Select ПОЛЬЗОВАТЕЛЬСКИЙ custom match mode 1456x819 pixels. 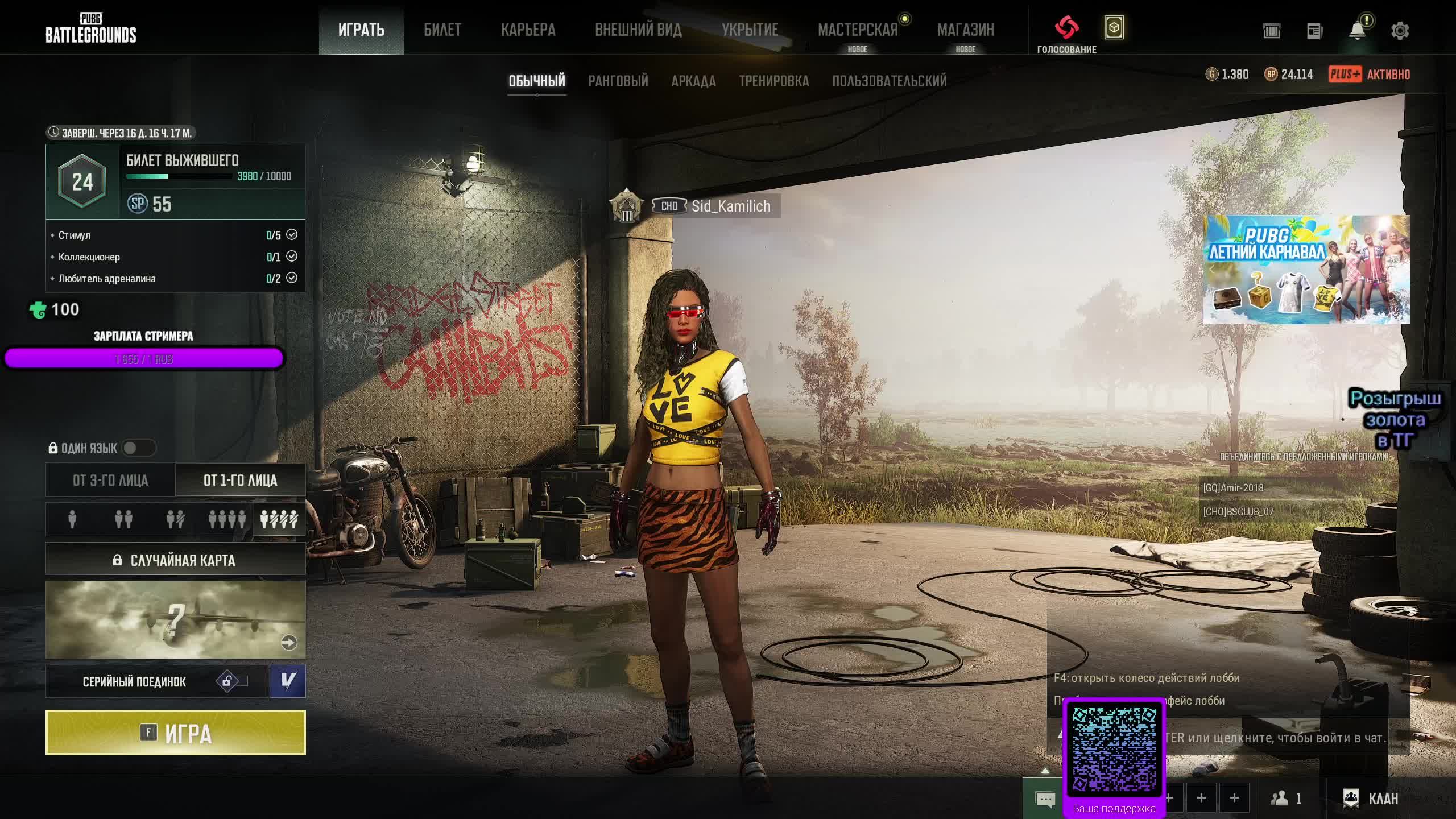click(x=889, y=81)
